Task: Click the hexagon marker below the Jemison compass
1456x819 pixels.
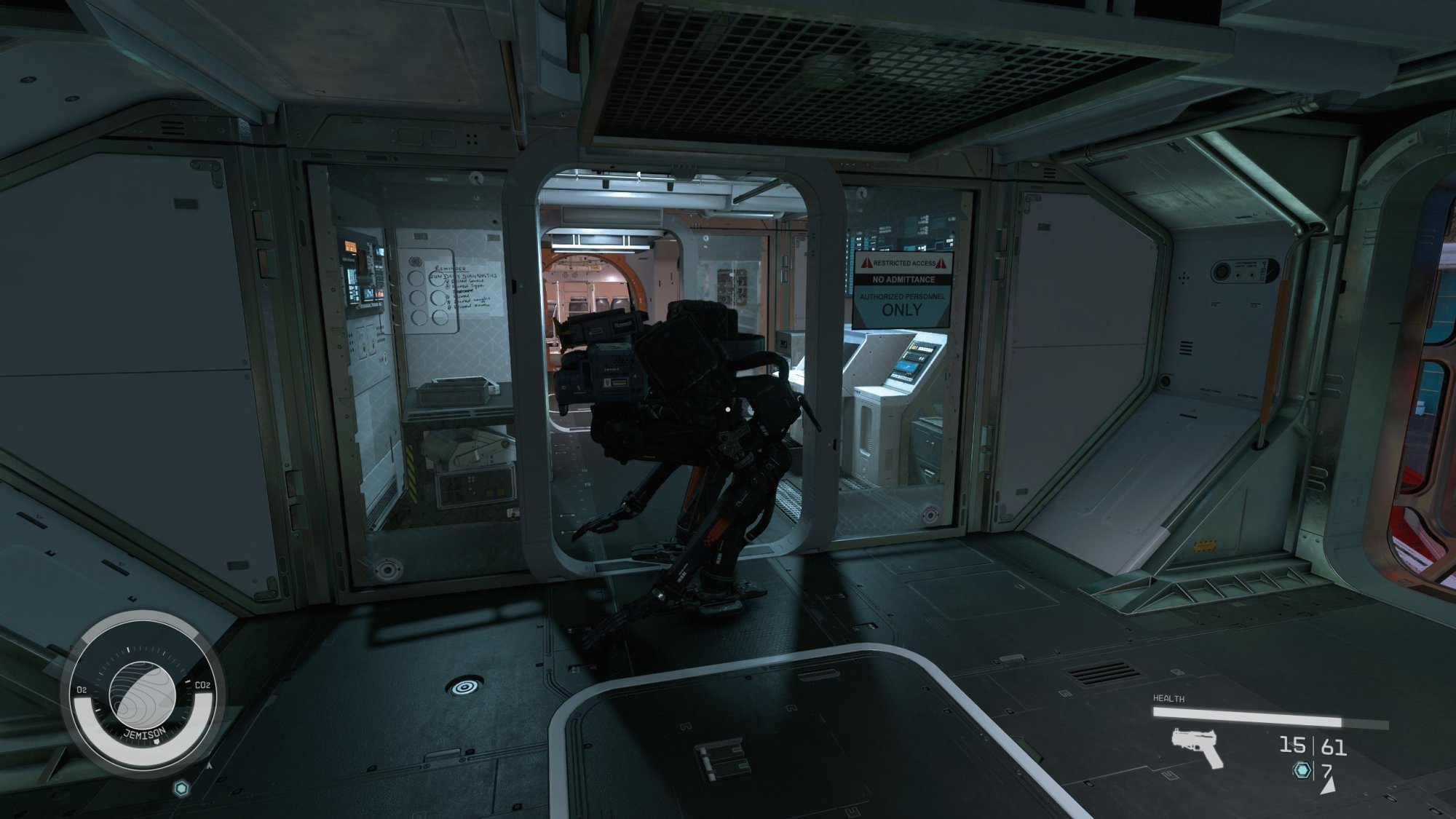Action: pyautogui.click(x=181, y=788)
